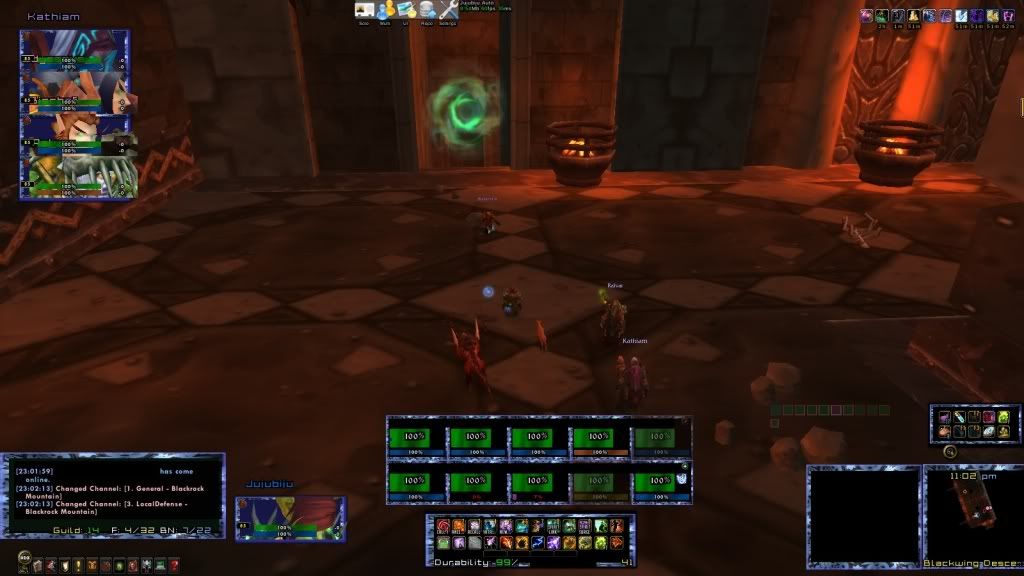The height and width of the screenshot is (576, 1024).
Task: Click the first buff icon at top right
Action: (866, 16)
